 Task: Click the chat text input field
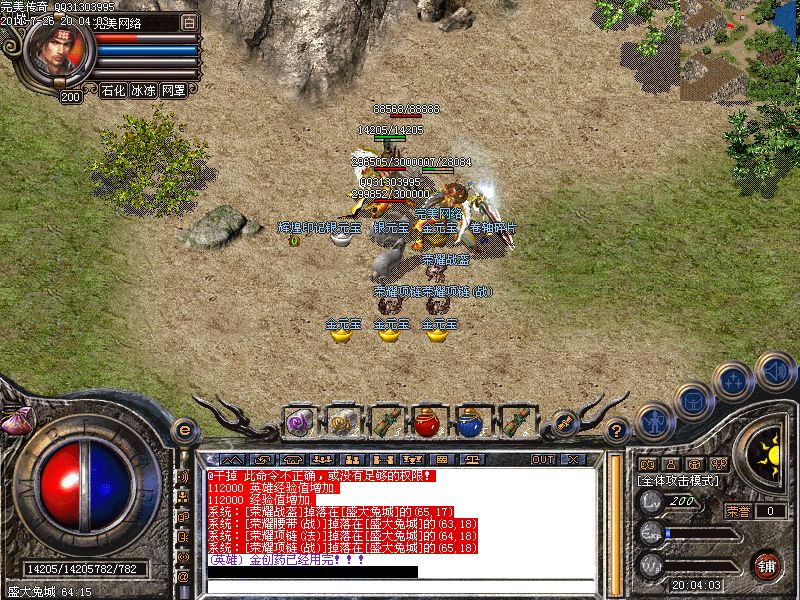click(x=400, y=585)
